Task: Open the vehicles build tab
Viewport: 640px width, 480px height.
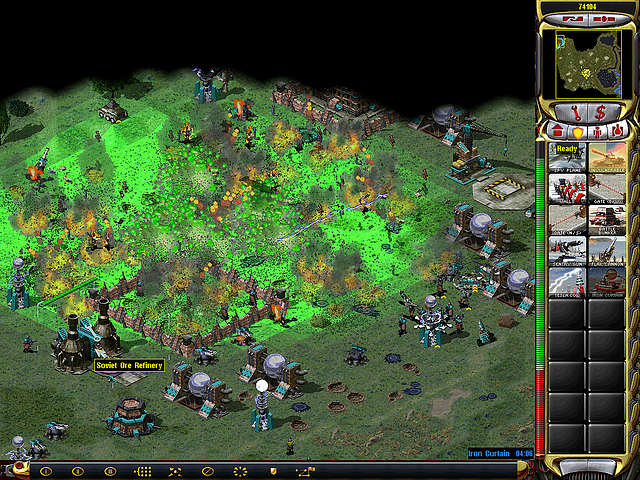Action: pyautogui.click(x=619, y=131)
